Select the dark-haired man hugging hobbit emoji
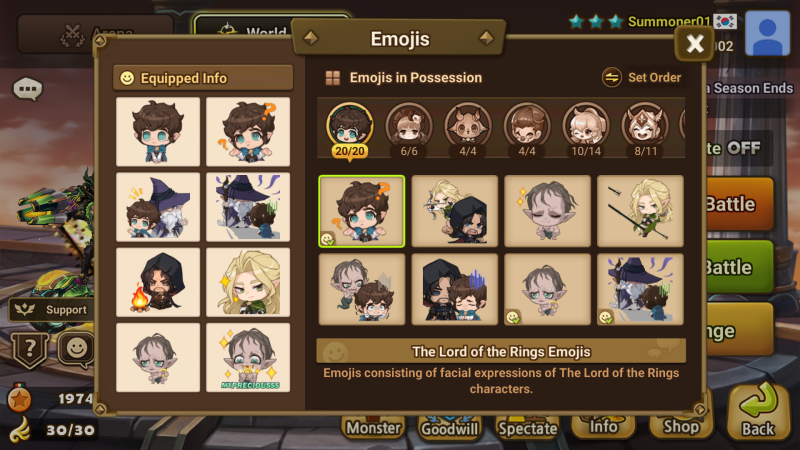This screenshot has height=450, width=800. (455, 290)
